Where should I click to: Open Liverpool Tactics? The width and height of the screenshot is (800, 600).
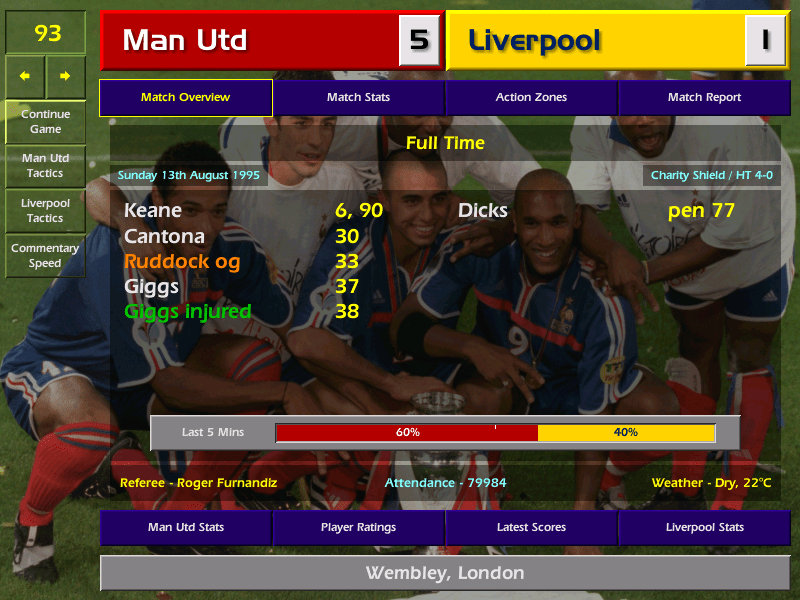tap(45, 210)
